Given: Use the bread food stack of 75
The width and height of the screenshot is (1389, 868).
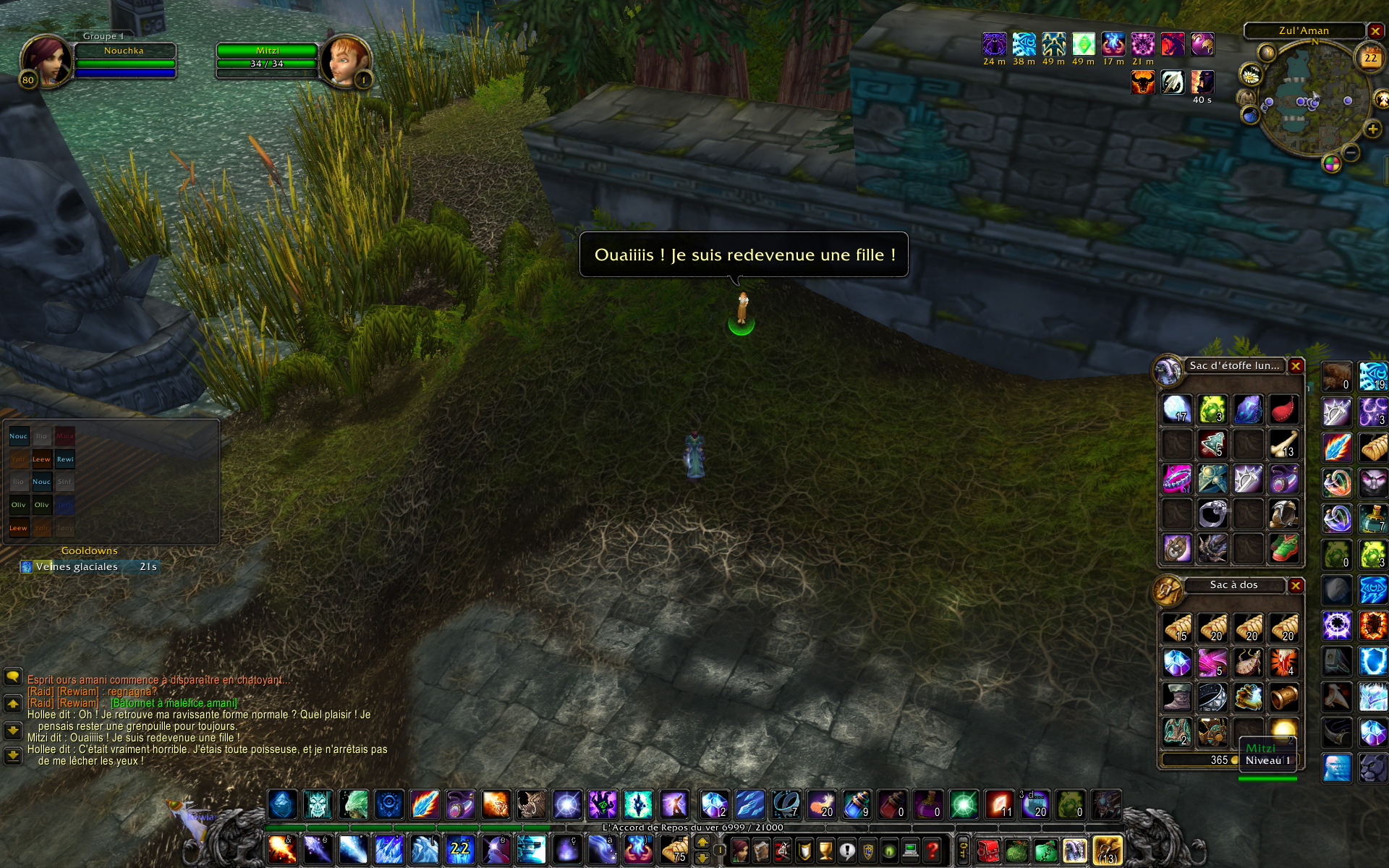Looking at the screenshot, I should click(674, 848).
